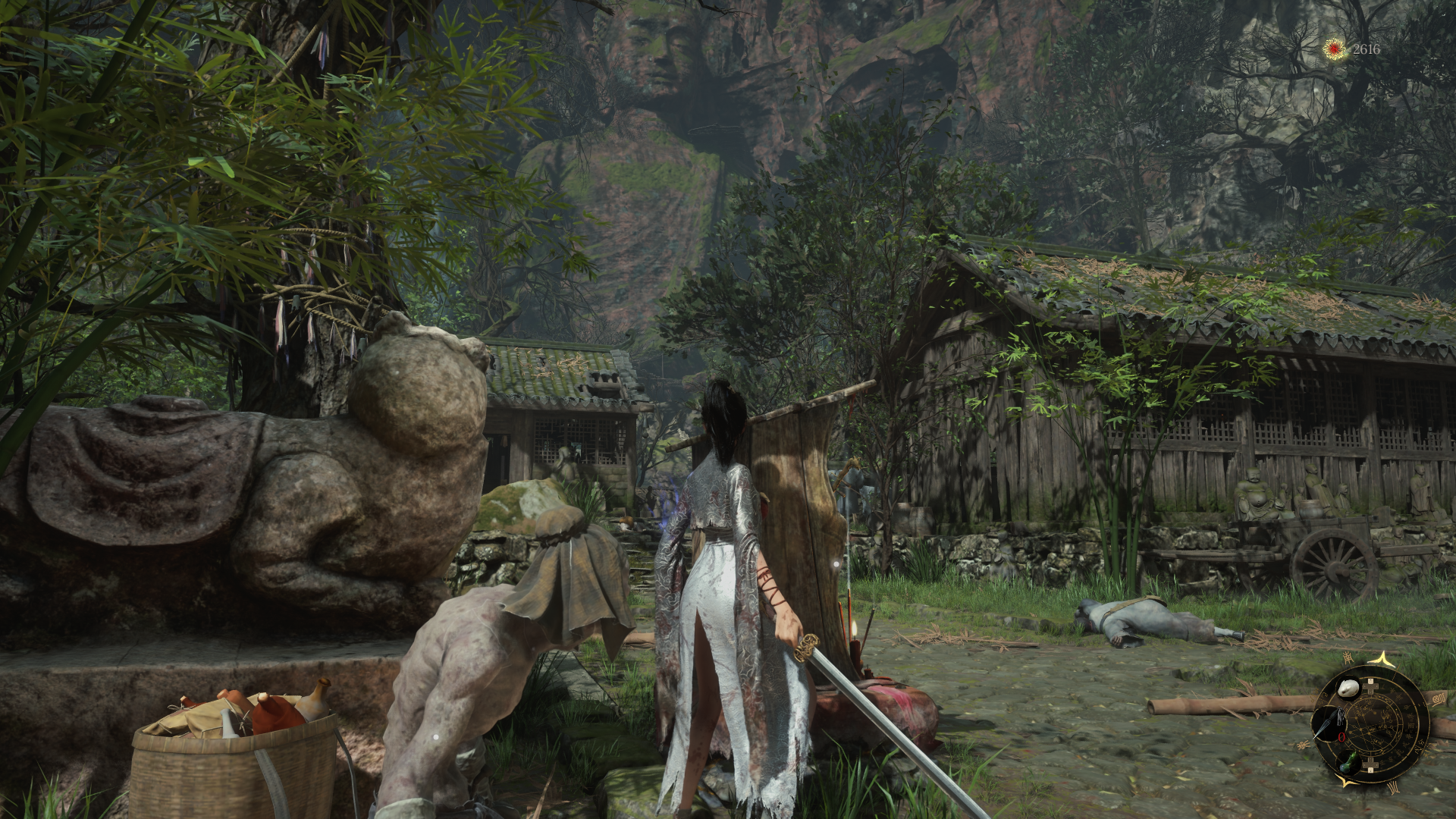This screenshot has width=1456, height=819.
Task: Click the center of the compass wheel
Action: coord(1369,724)
